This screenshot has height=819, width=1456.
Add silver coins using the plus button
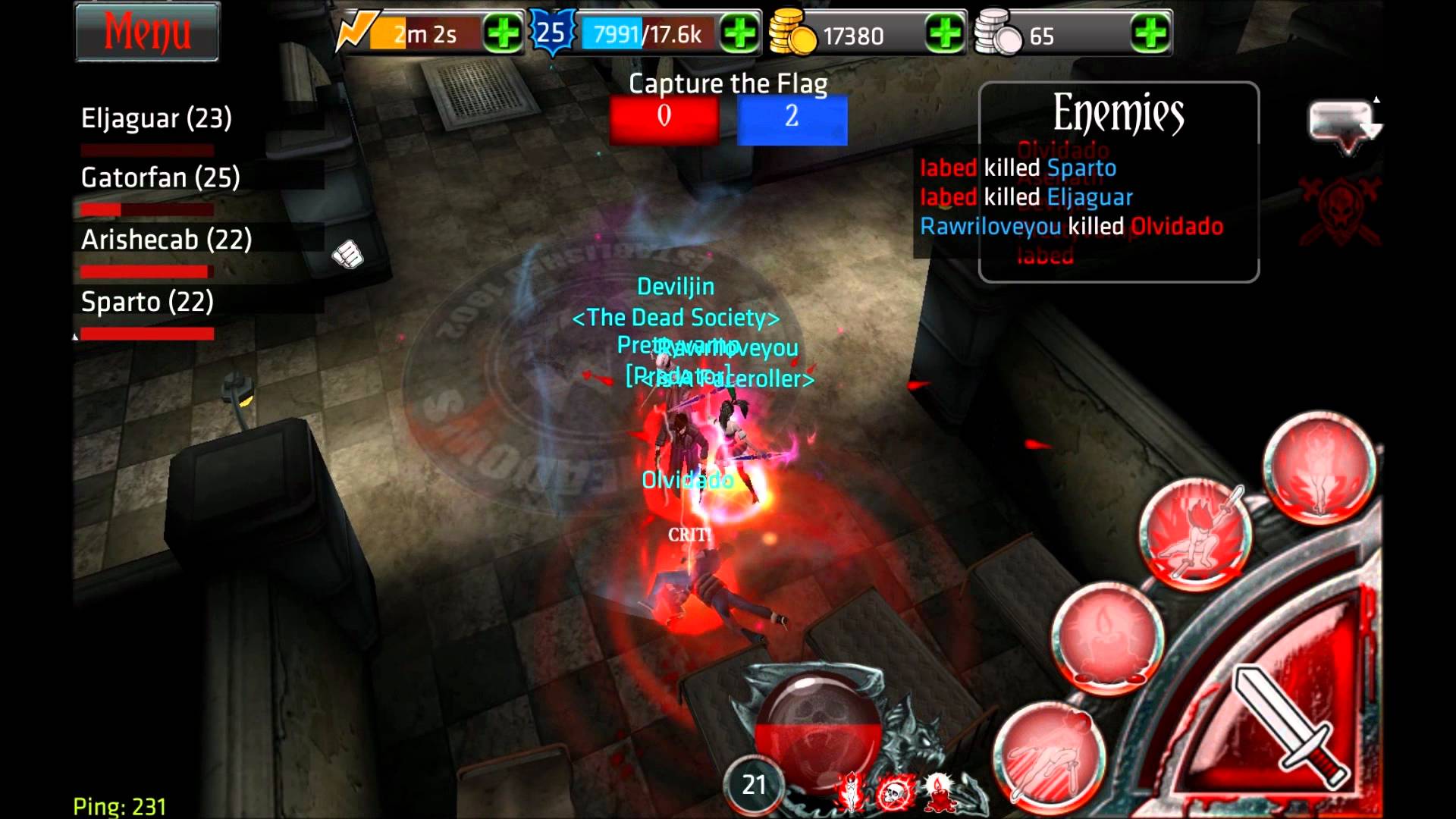tap(1150, 34)
